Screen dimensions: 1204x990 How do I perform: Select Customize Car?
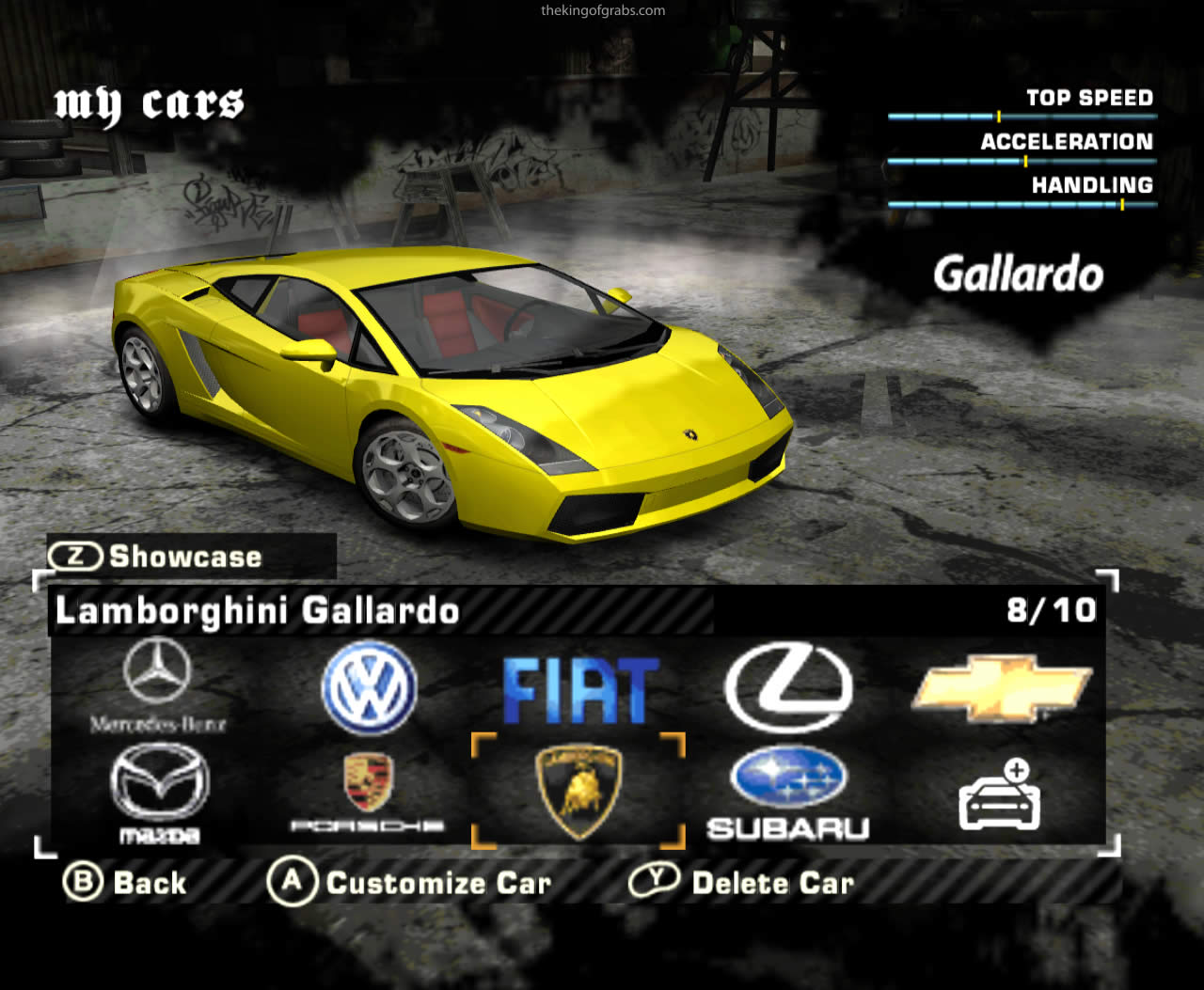coord(437,882)
